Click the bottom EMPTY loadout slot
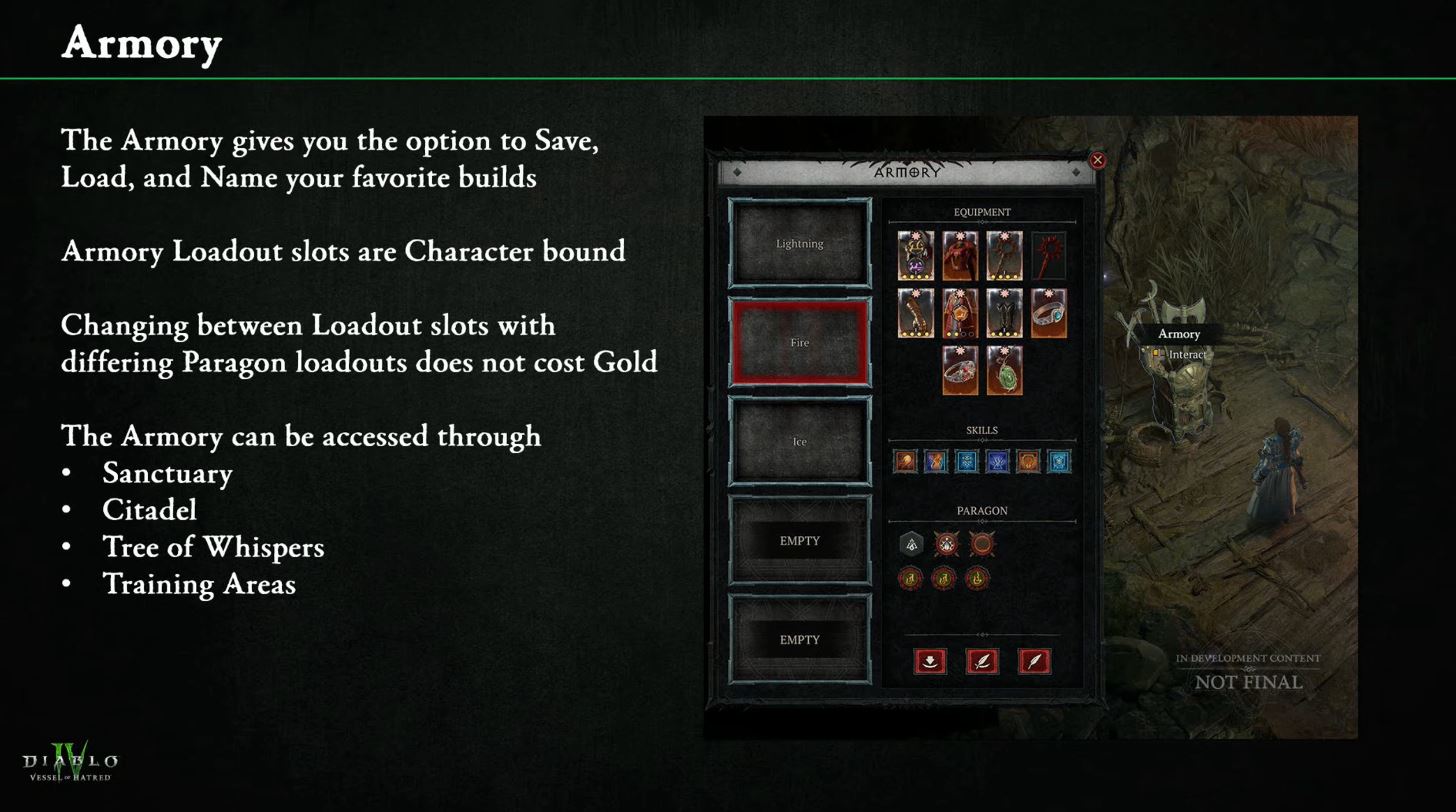This screenshot has height=812, width=1456. coord(799,639)
